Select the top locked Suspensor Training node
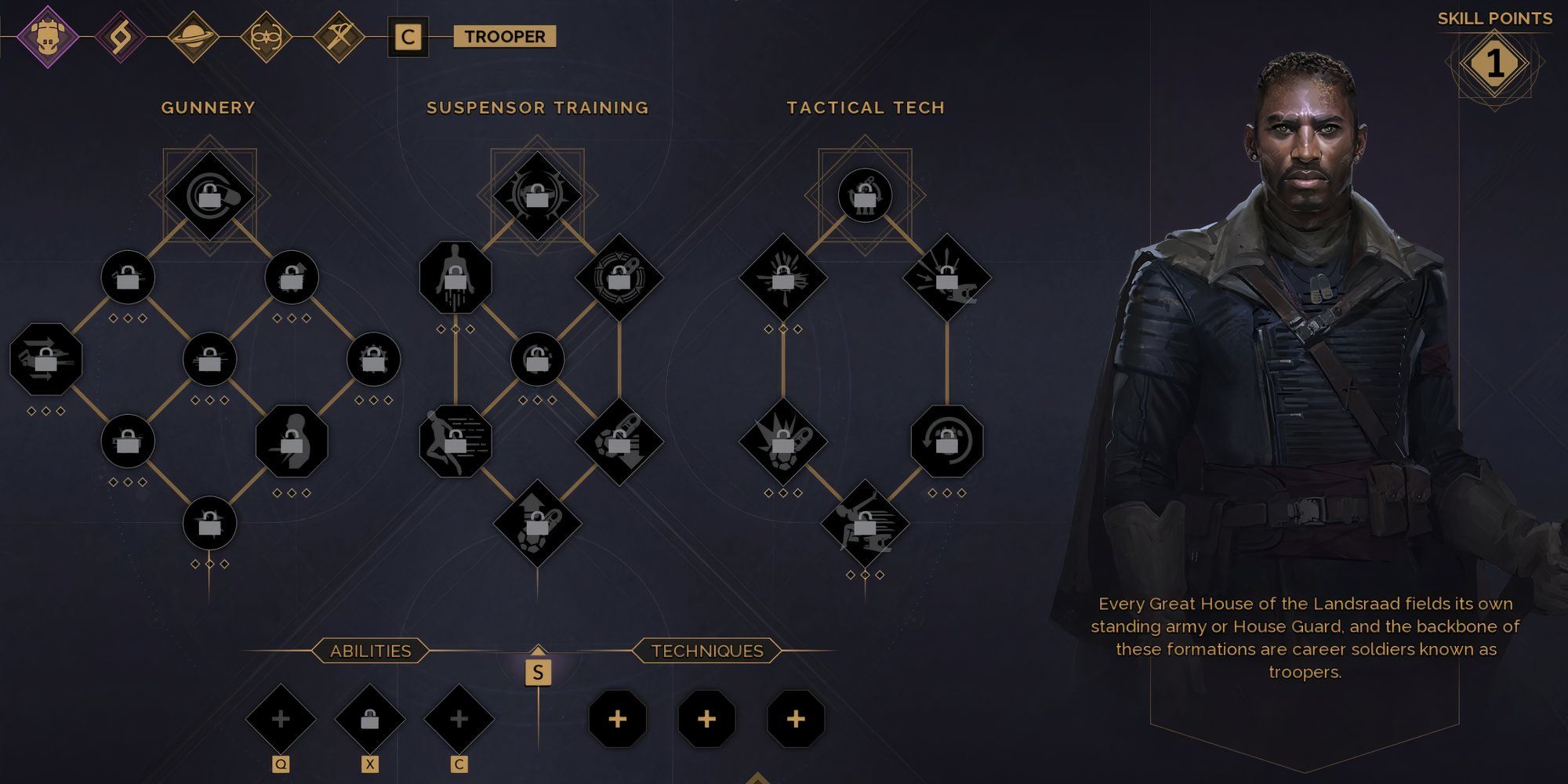This screenshot has width=1568, height=784. point(537,195)
